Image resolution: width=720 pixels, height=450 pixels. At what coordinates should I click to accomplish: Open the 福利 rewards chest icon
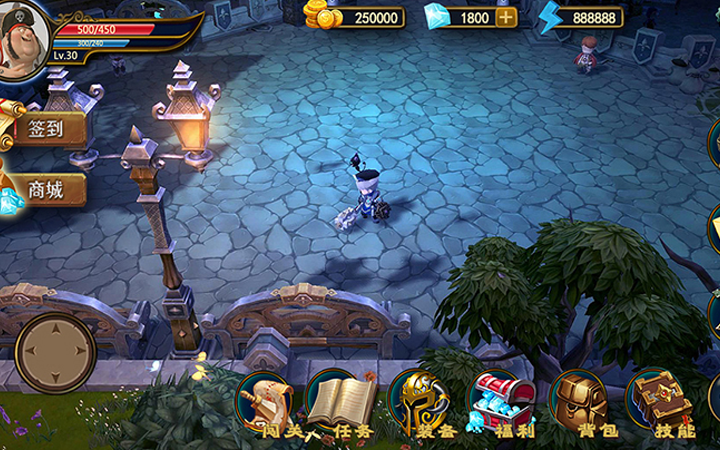pos(497,402)
